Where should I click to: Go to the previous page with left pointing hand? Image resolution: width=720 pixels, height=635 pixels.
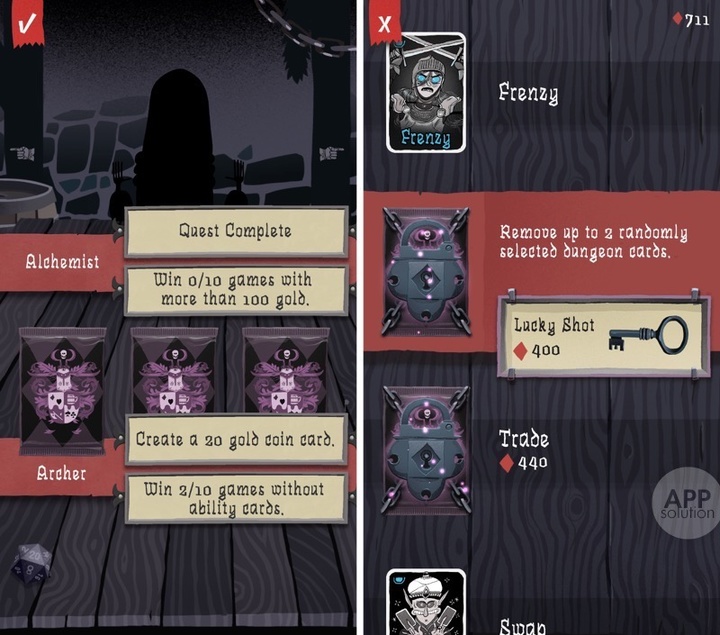[21, 153]
